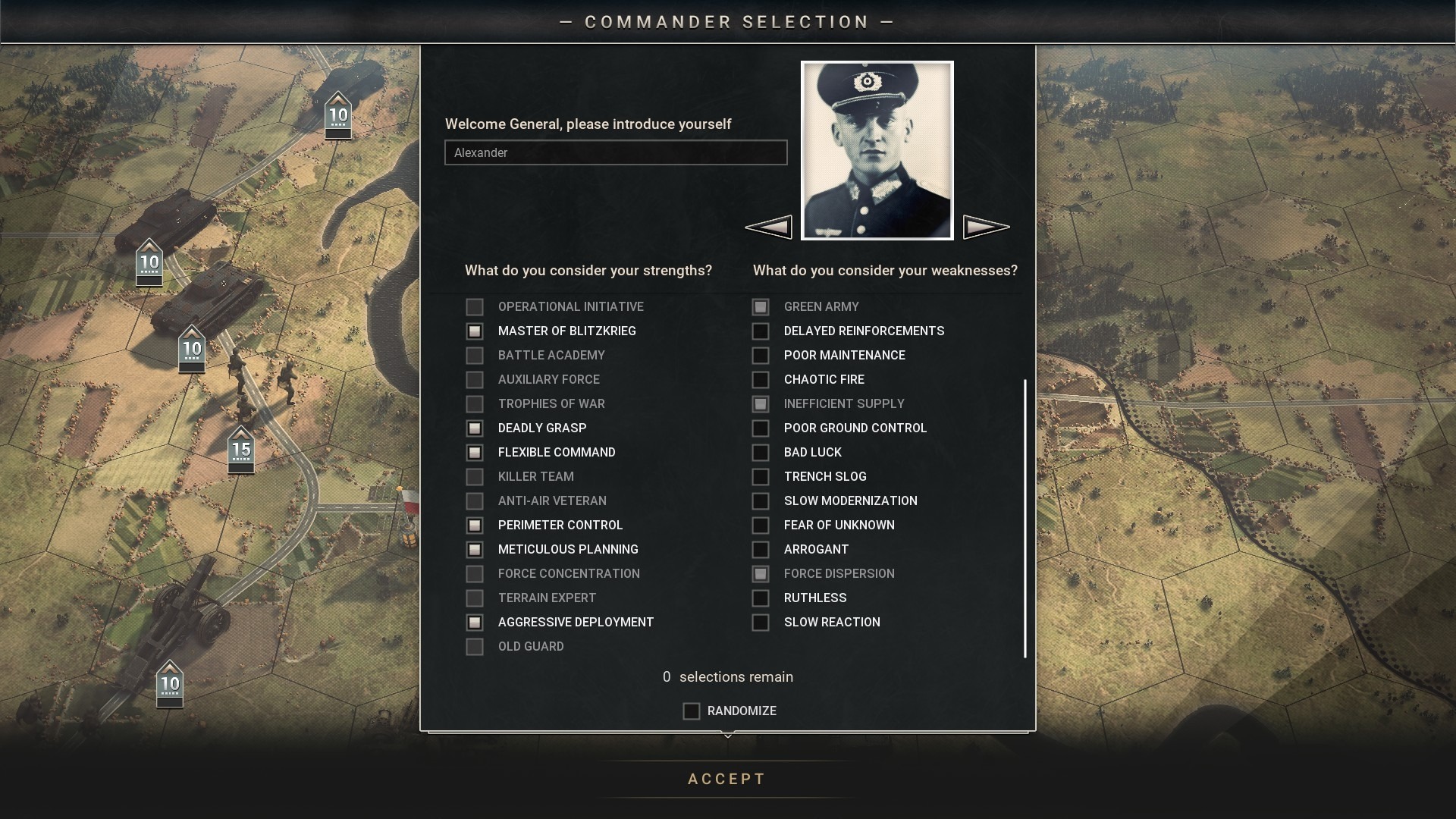Show the next commander portrait
1456x819 pixels.
pos(986,227)
